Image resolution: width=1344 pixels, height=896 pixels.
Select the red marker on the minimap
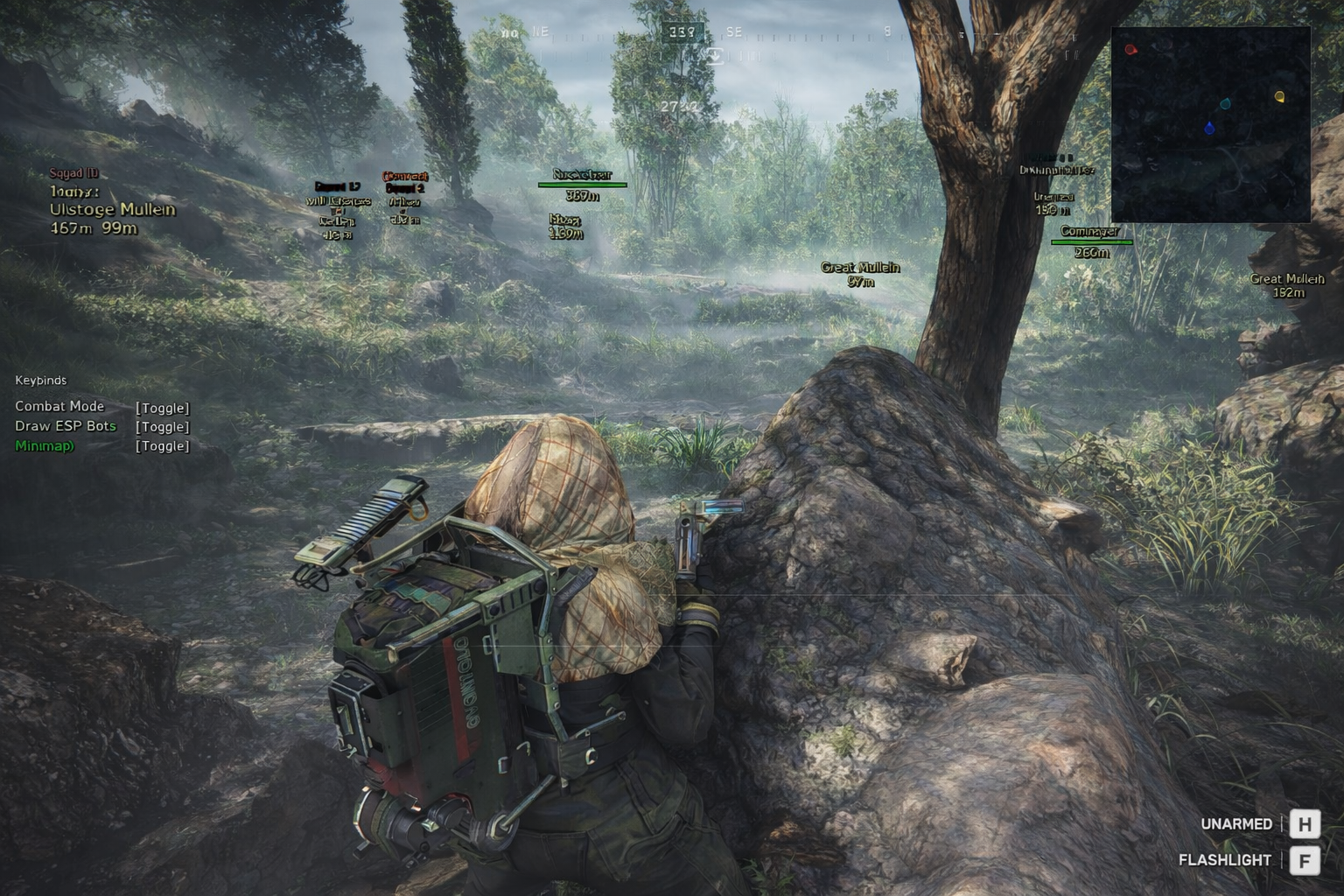pos(1130,50)
